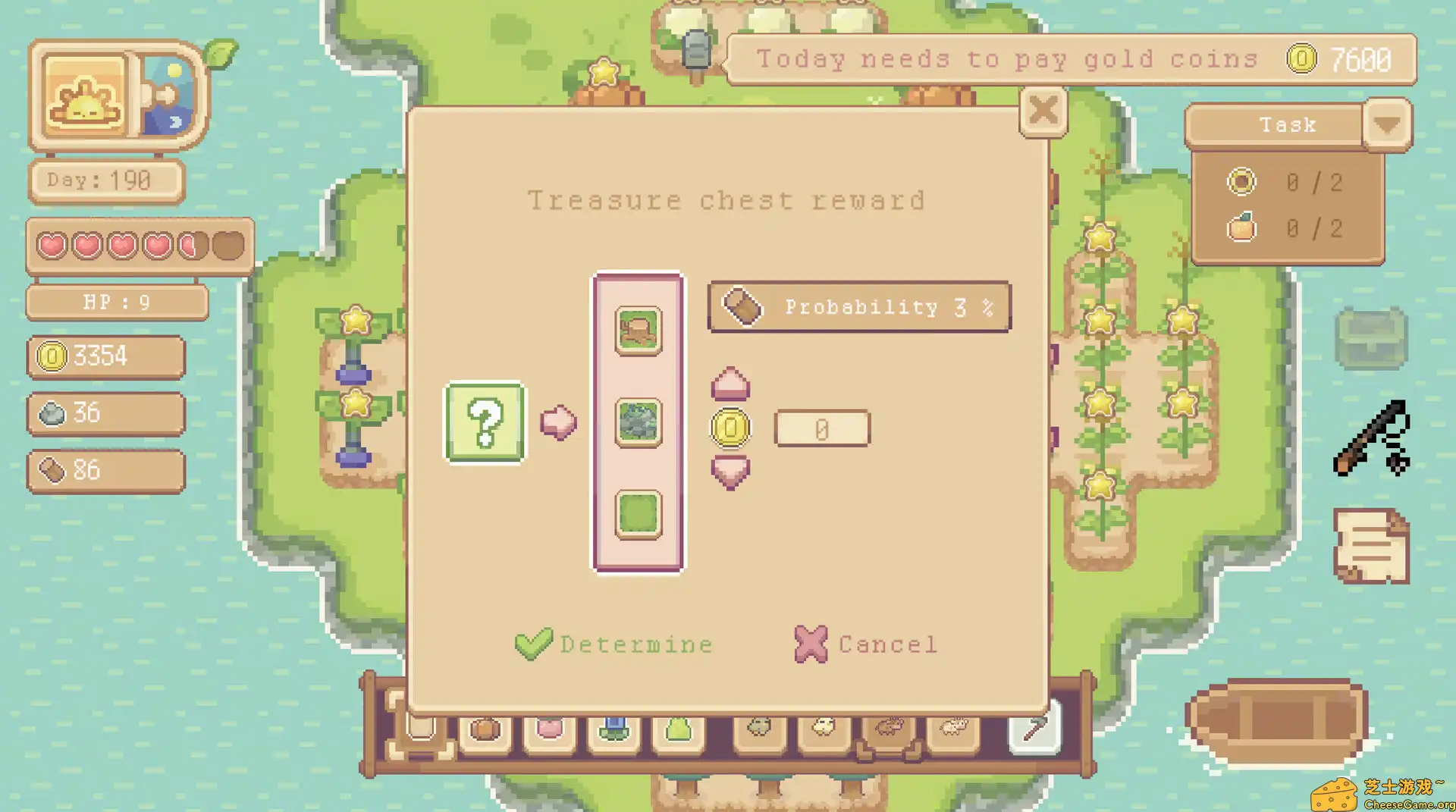Image resolution: width=1456 pixels, height=812 pixels.
Task: Close the Treasure chest reward dialog
Action: (1043, 111)
